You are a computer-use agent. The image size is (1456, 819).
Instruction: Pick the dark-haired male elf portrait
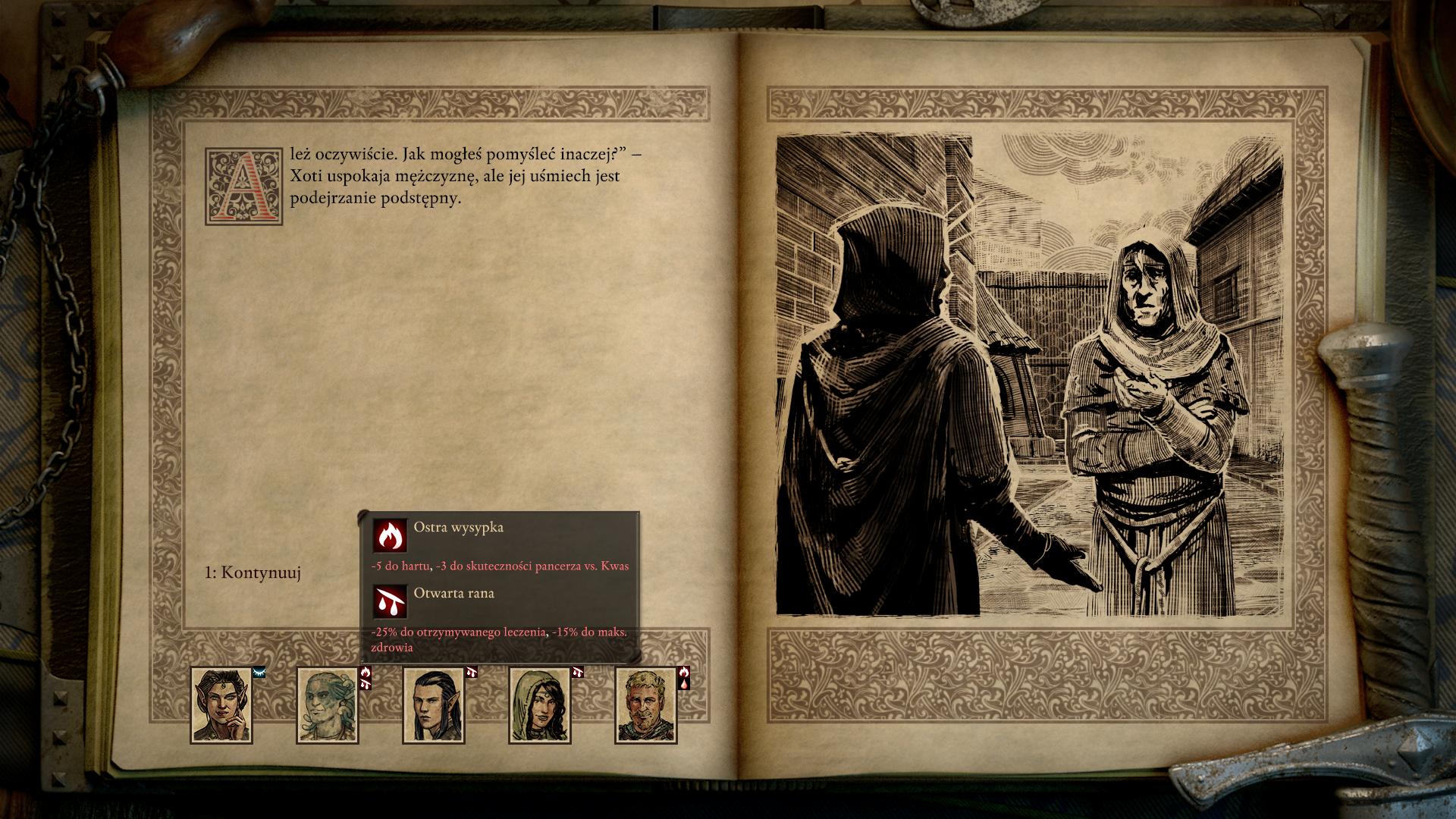coord(433,704)
